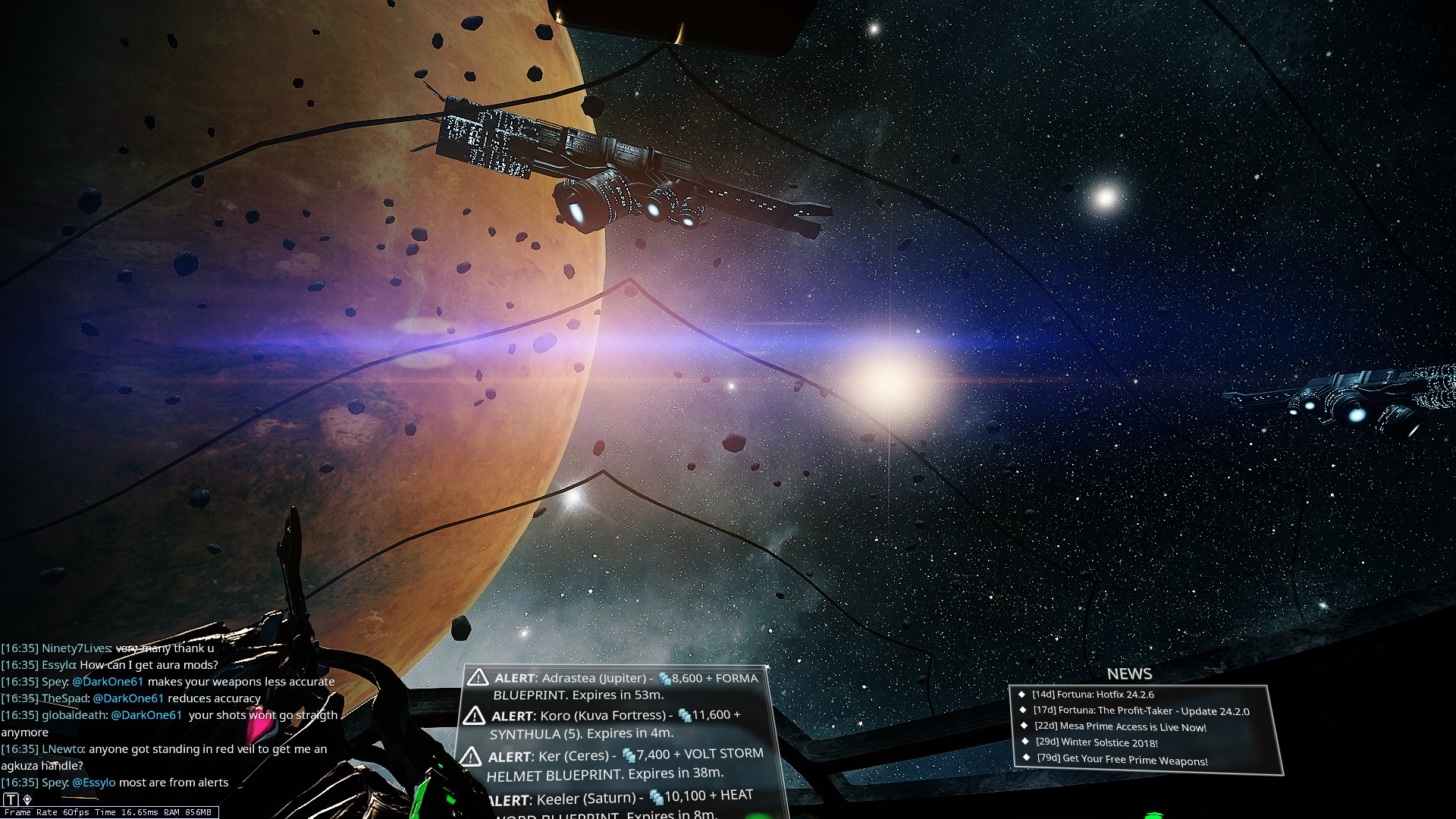Open the Mesa Prime Access news entry

pyautogui.click(x=1120, y=726)
